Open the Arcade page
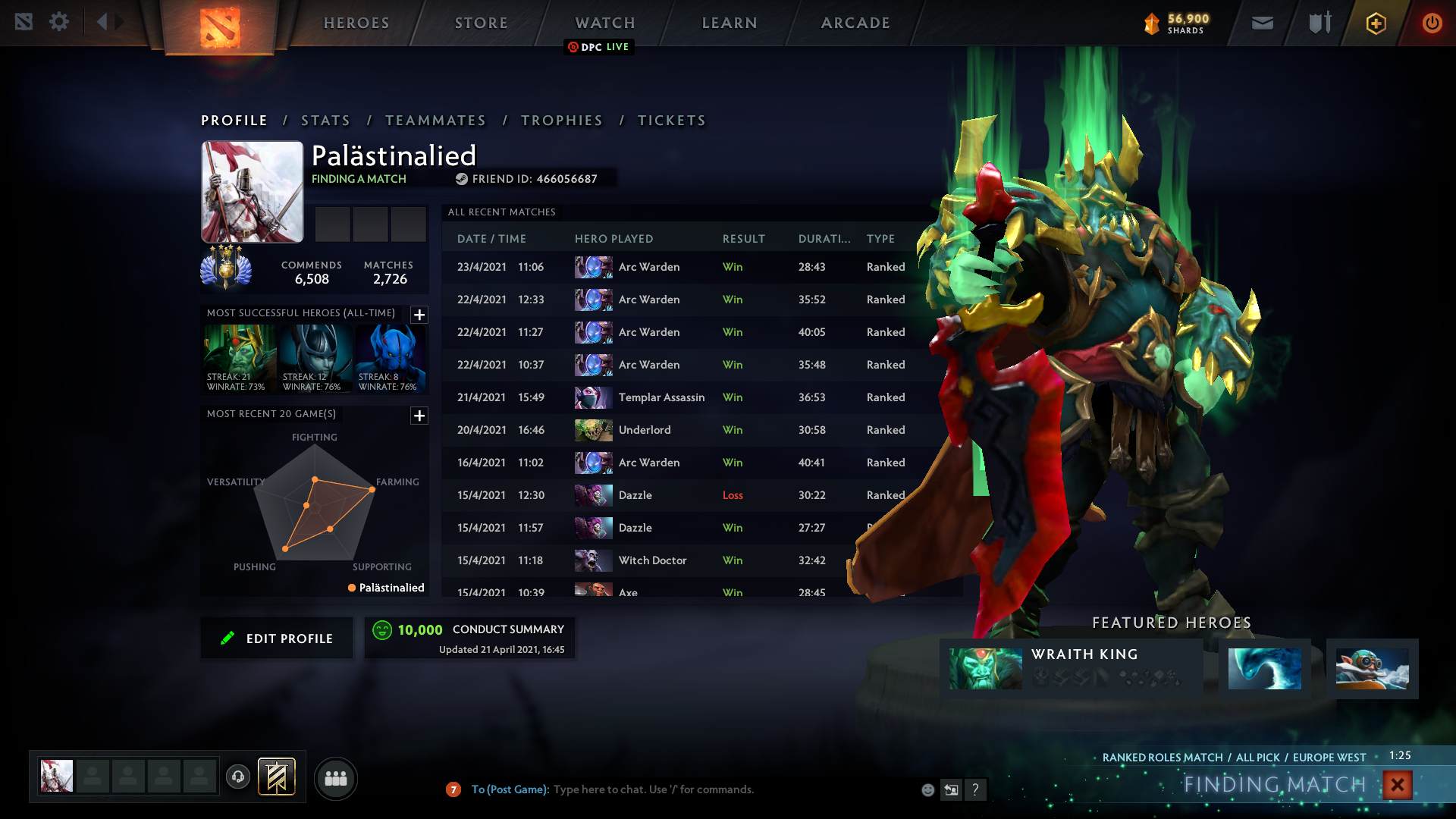This screenshot has width=1456, height=819. (855, 23)
